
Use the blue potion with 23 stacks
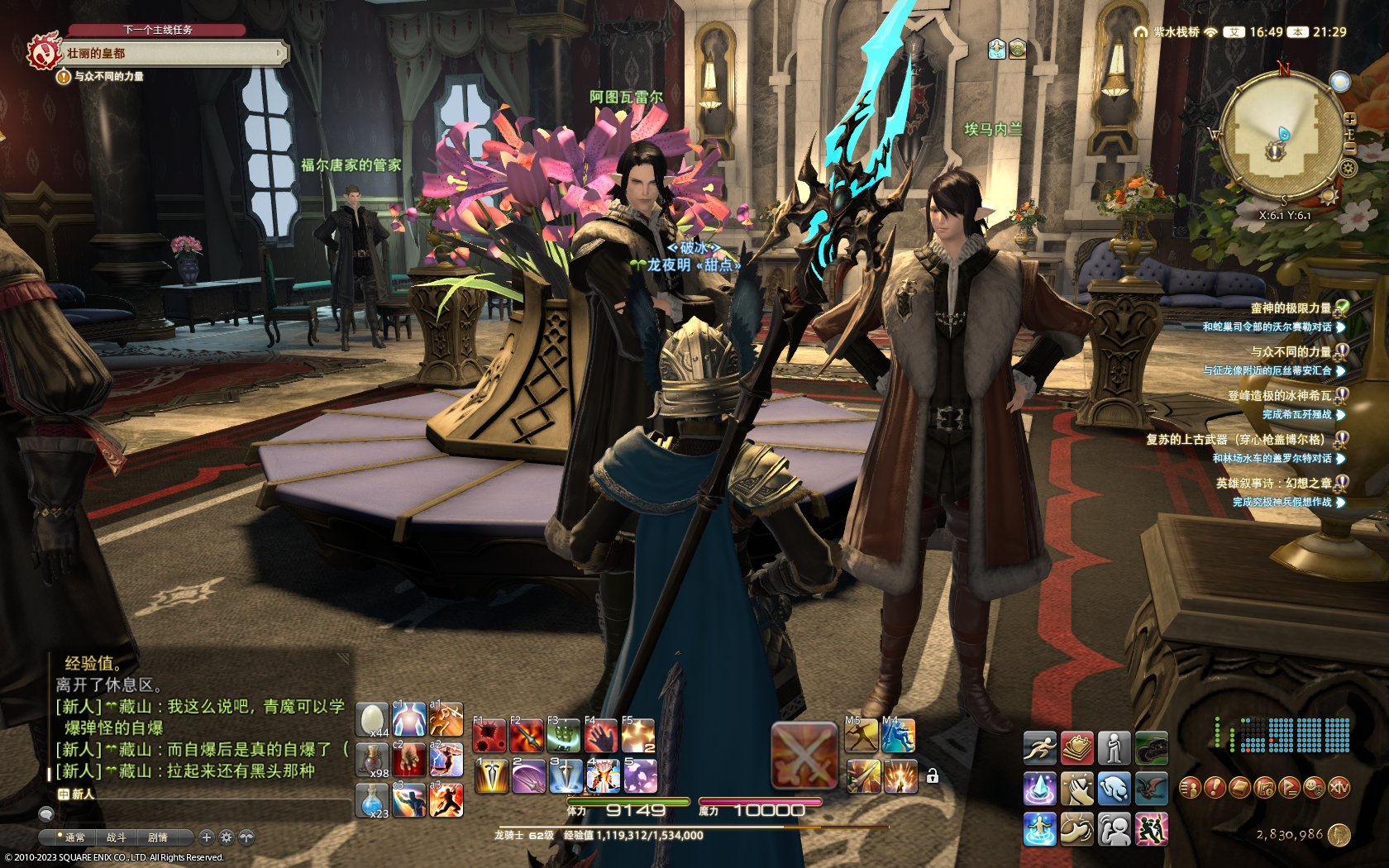tap(372, 799)
